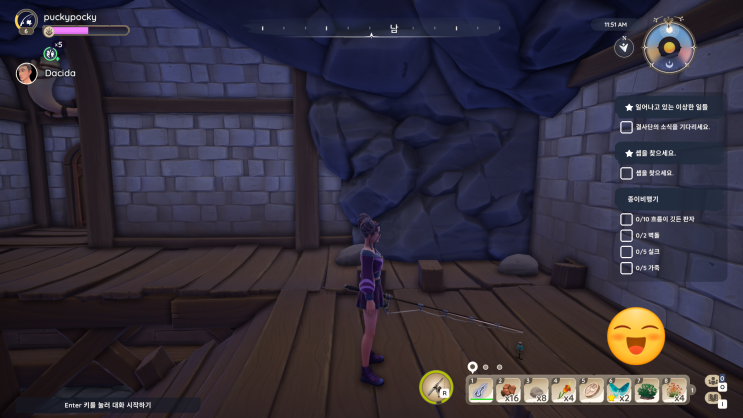Click the north compass indicator icon

[x=623, y=46]
